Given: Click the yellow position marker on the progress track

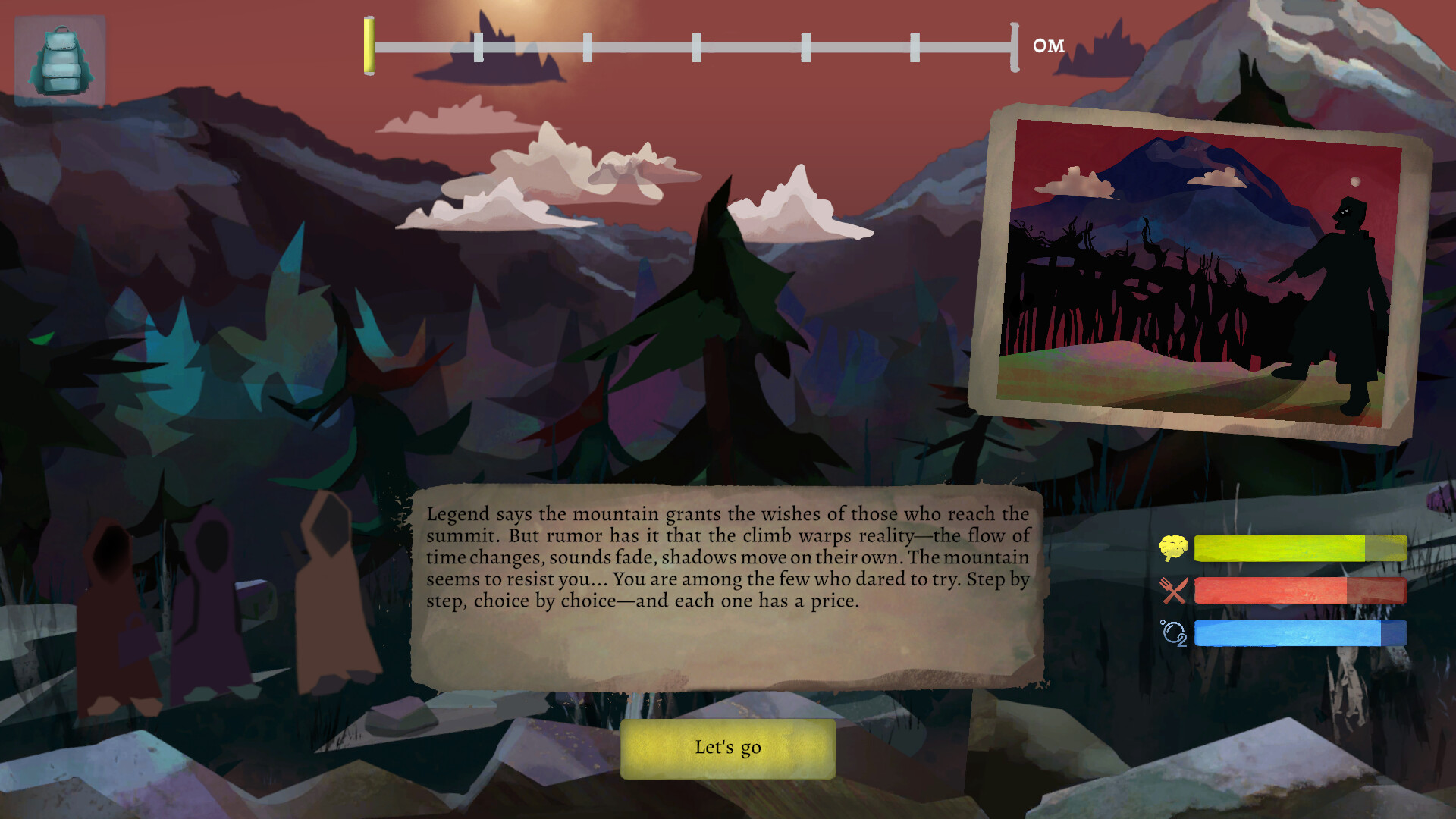Looking at the screenshot, I should (x=369, y=47).
